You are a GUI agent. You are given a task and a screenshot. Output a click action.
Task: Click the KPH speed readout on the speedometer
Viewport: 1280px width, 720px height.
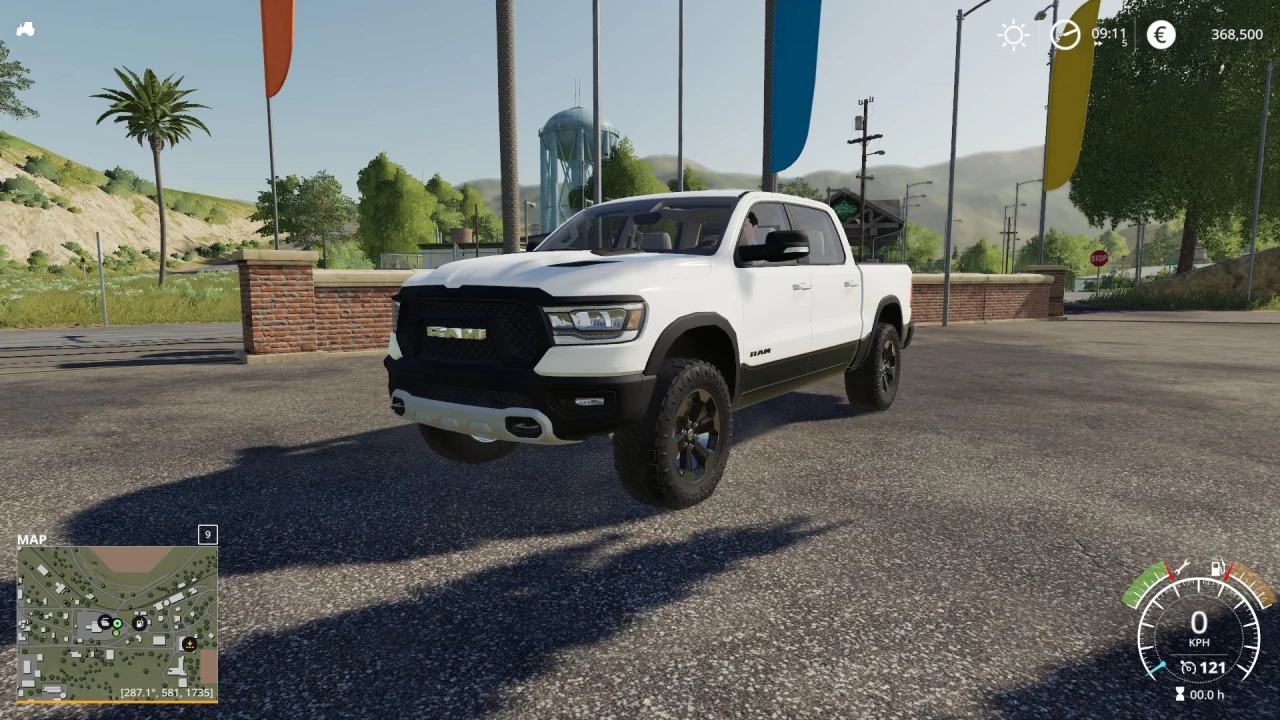coord(1200,641)
